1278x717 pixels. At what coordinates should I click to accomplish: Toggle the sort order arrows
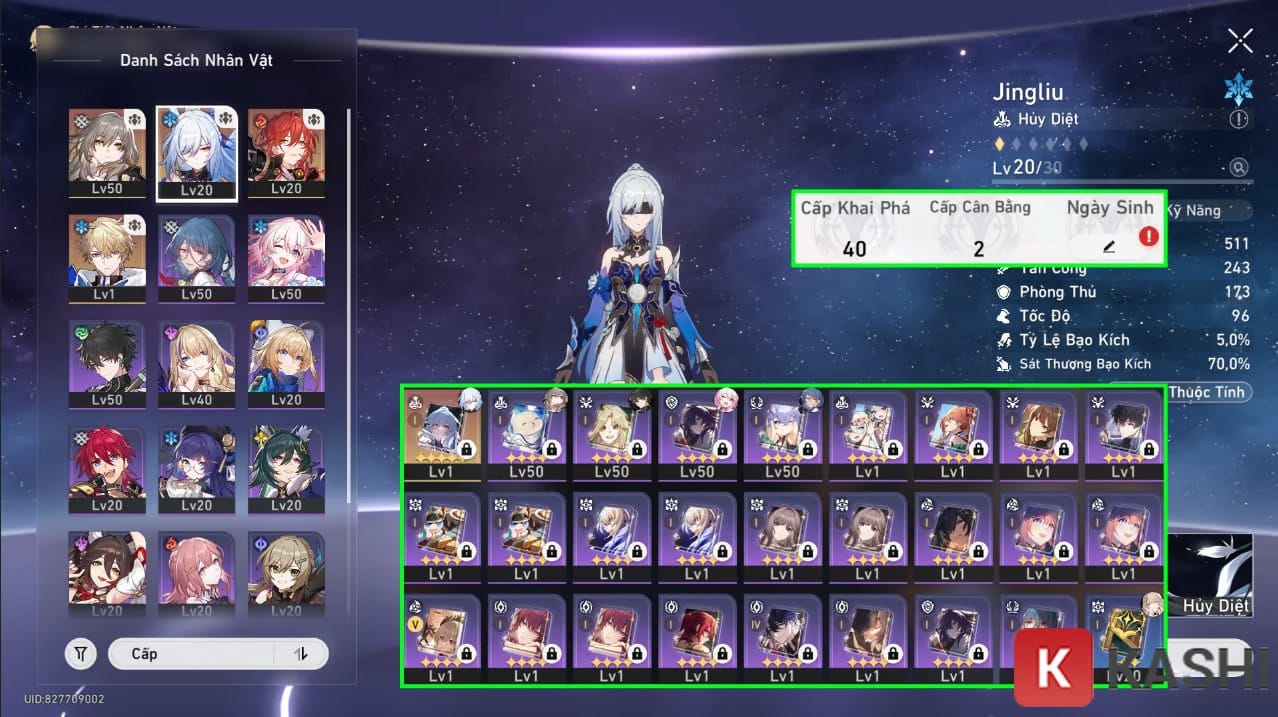[301, 654]
